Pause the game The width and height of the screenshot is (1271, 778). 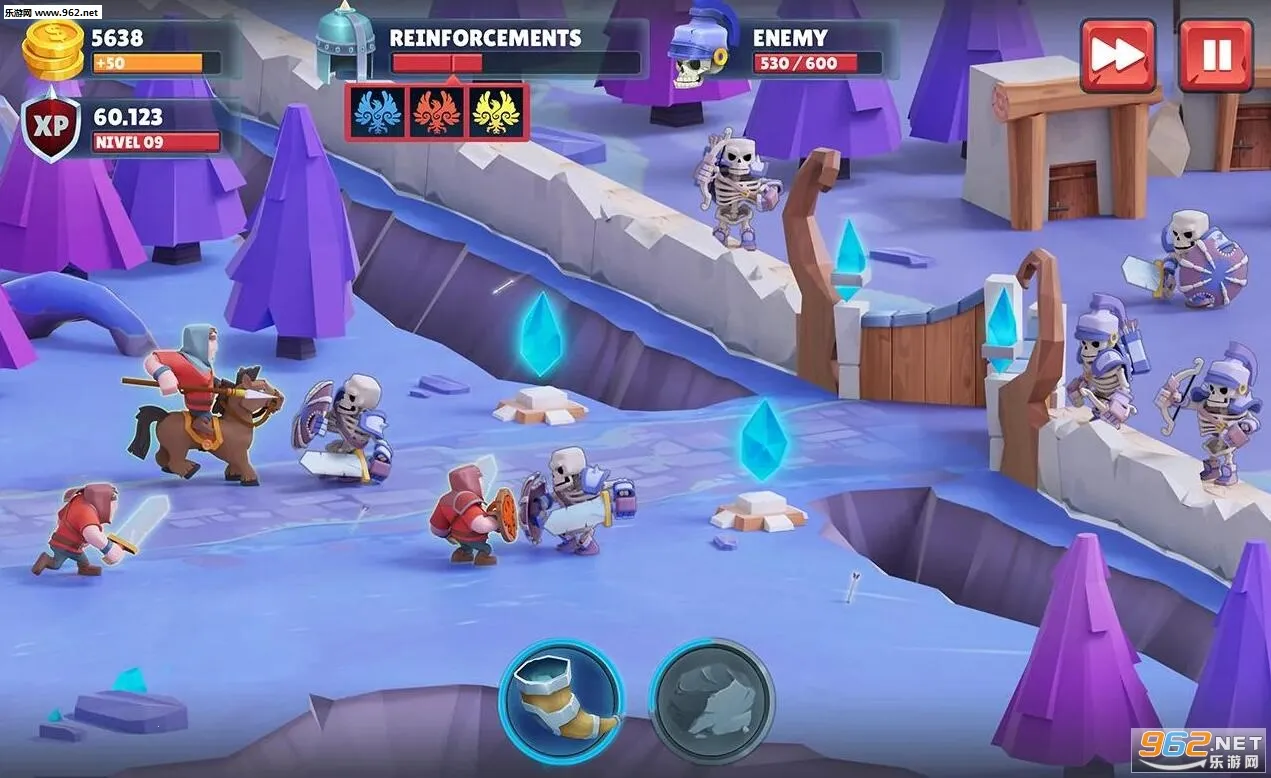click(x=1215, y=56)
